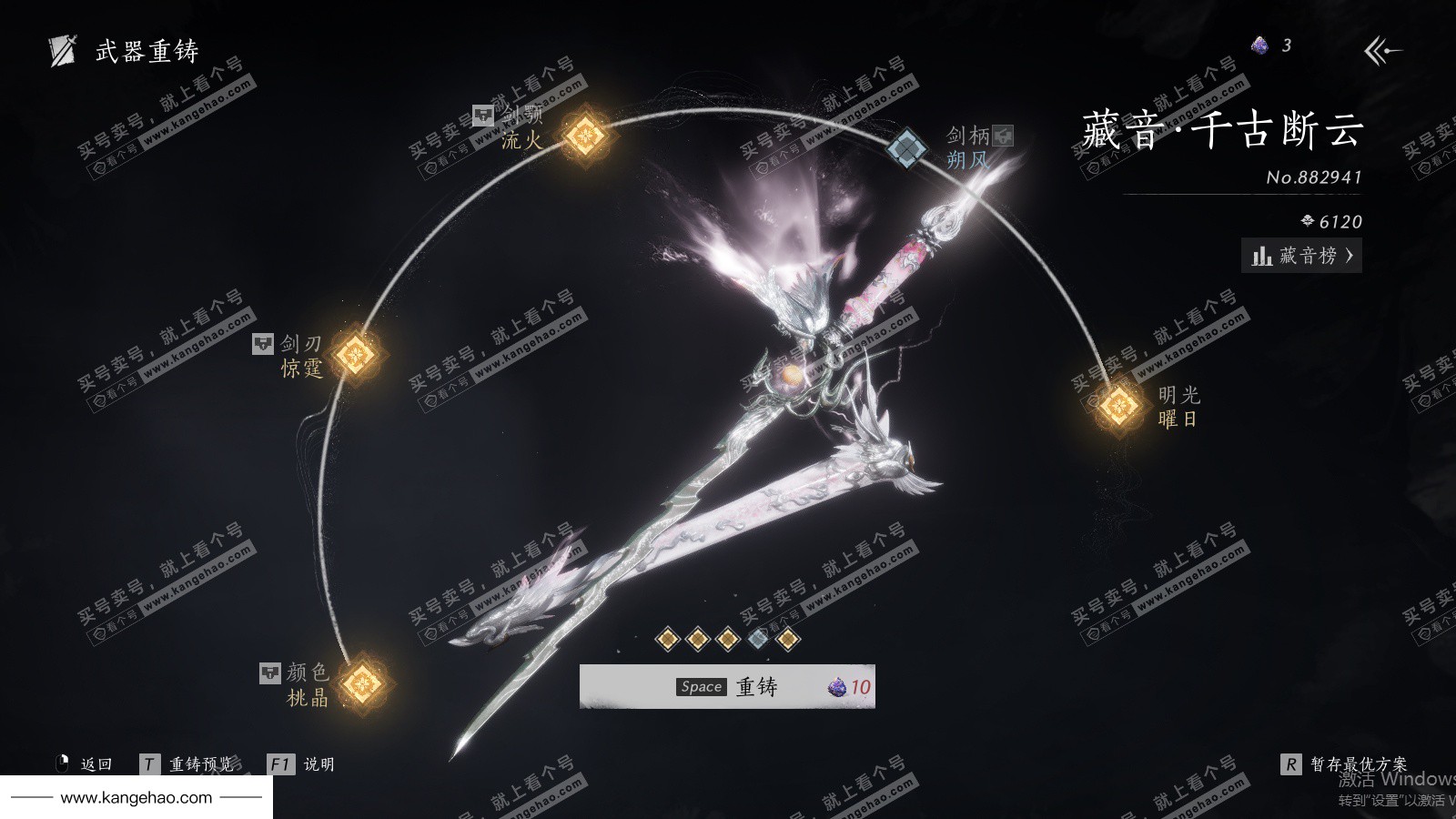Toggle the lock beside 剑刃

[x=263, y=344]
